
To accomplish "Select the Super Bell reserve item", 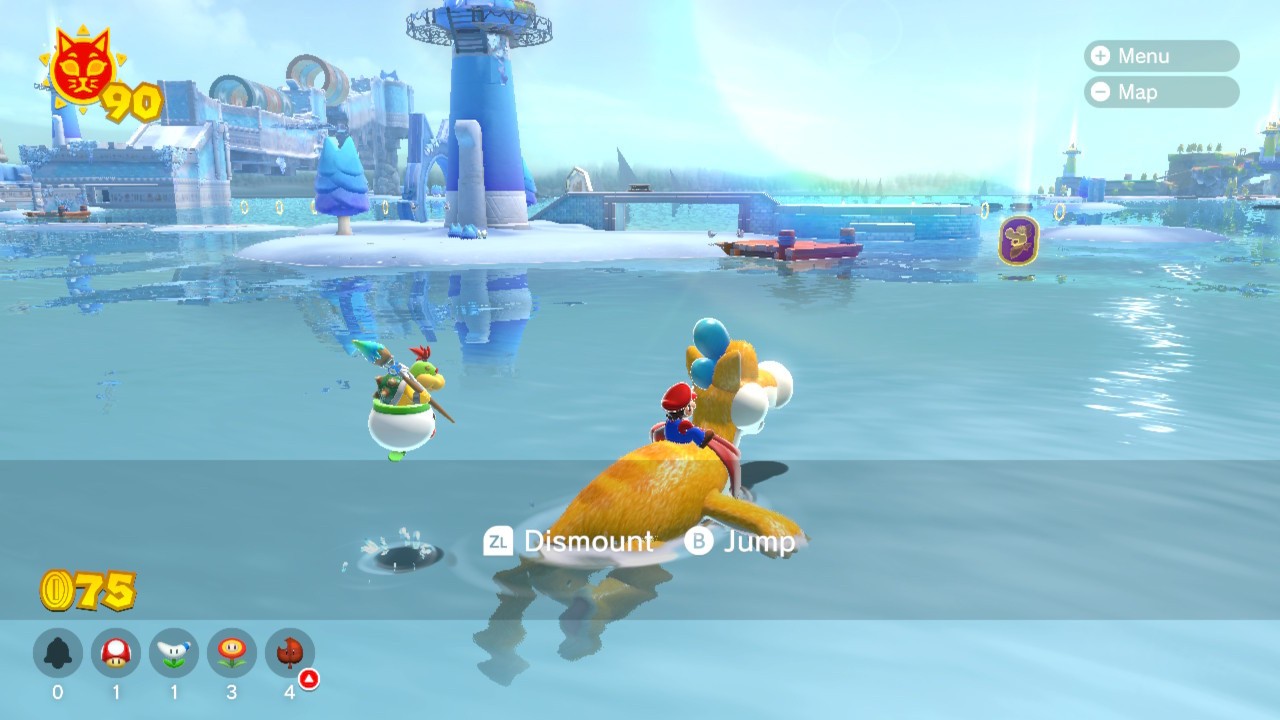I will coord(58,654).
